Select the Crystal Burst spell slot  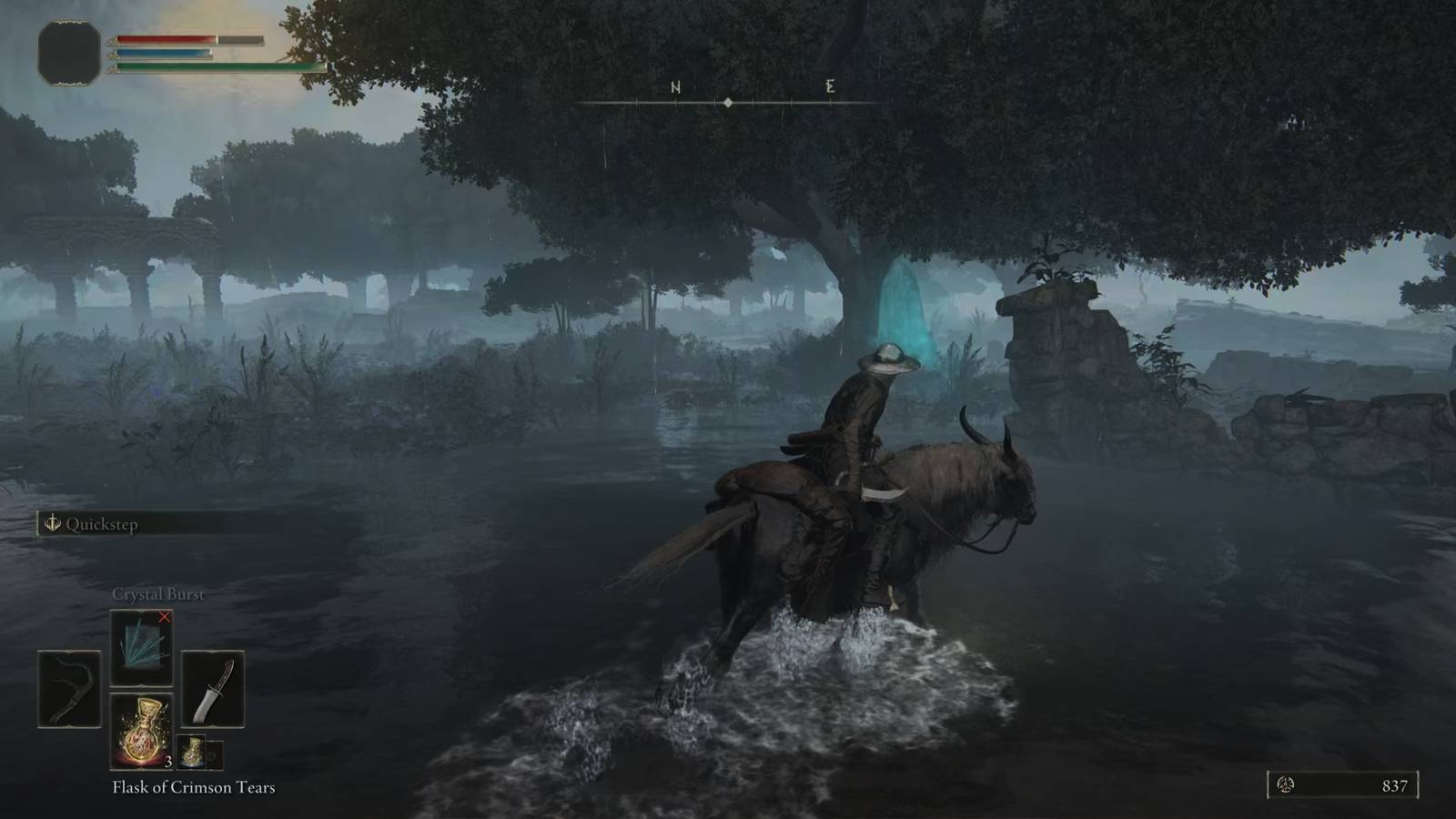click(x=141, y=646)
